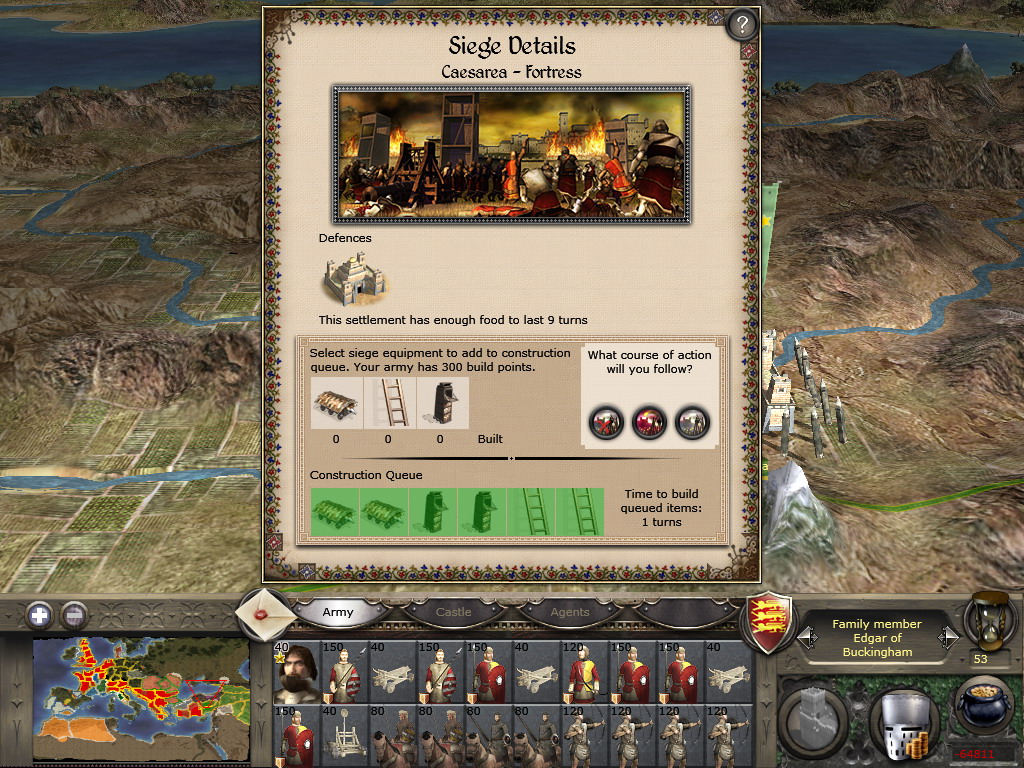1024x768 pixels.
Task: Choose the plain soldier siege action button
Action: click(693, 421)
